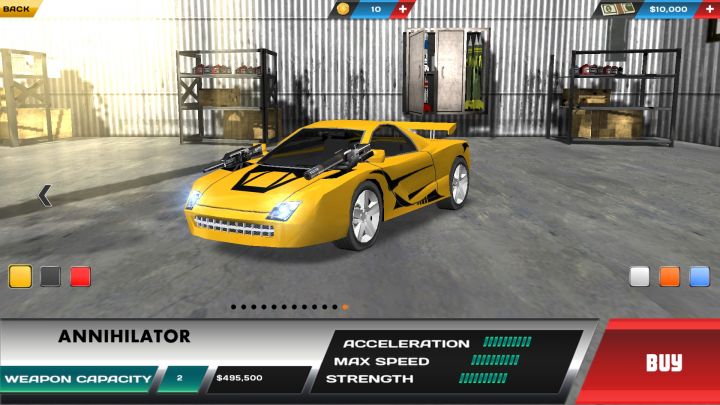Image resolution: width=720 pixels, height=405 pixels.
Task: Buy the Annihilator car
Action: tap(663, 362)
